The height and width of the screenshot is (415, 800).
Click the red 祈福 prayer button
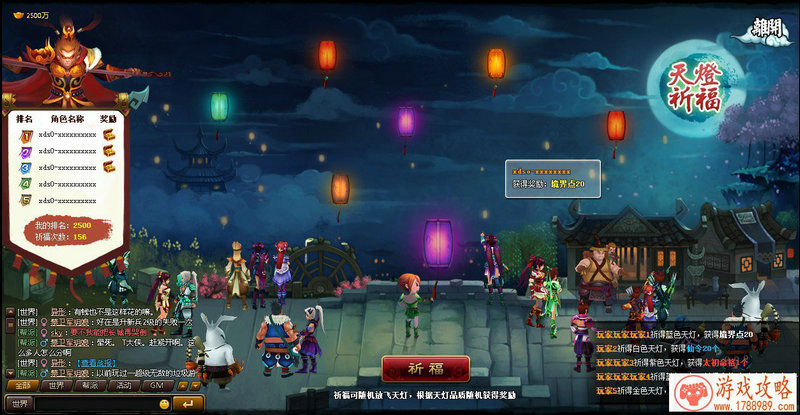point(425,366)
